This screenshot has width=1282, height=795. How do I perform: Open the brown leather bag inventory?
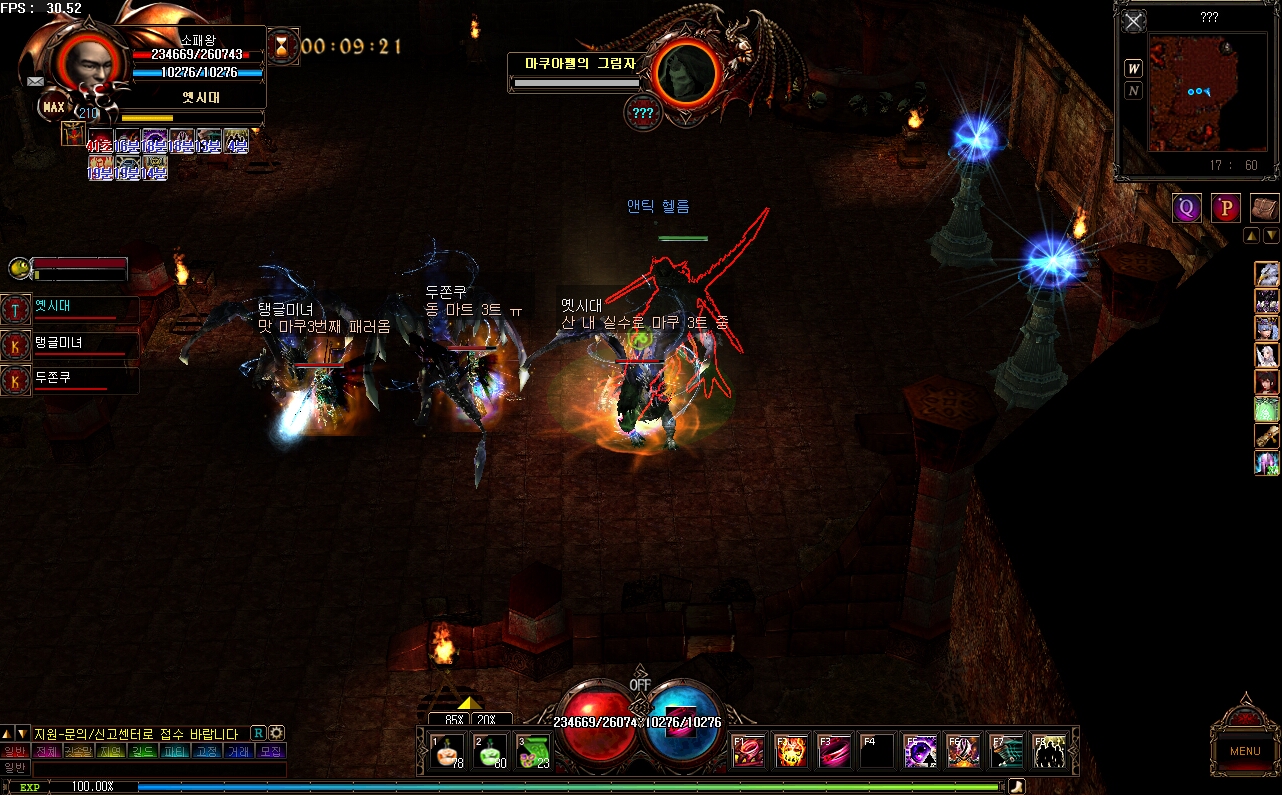click(x=1264, y=208)
